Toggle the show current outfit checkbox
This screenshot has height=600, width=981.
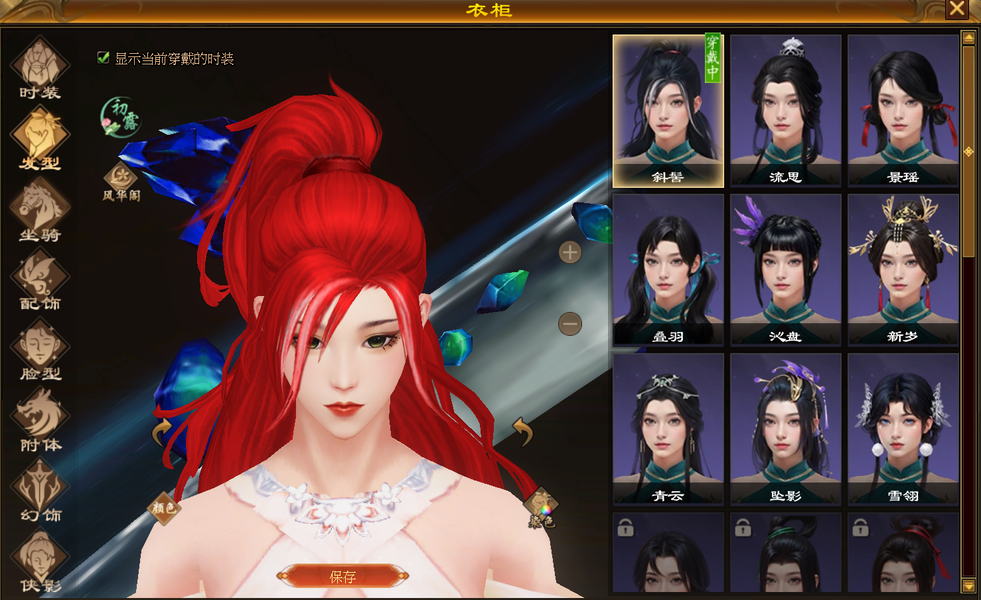coord(103,58)
